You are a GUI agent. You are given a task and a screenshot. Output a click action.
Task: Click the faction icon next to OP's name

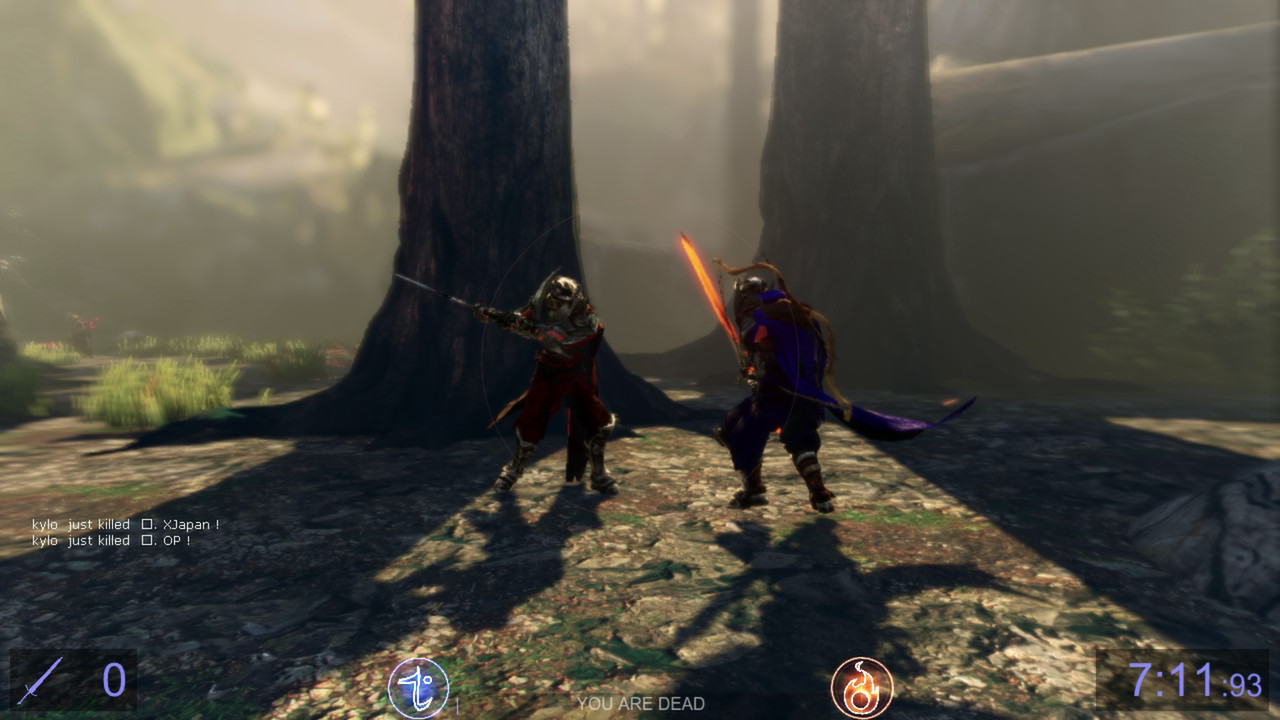(146, 540)
